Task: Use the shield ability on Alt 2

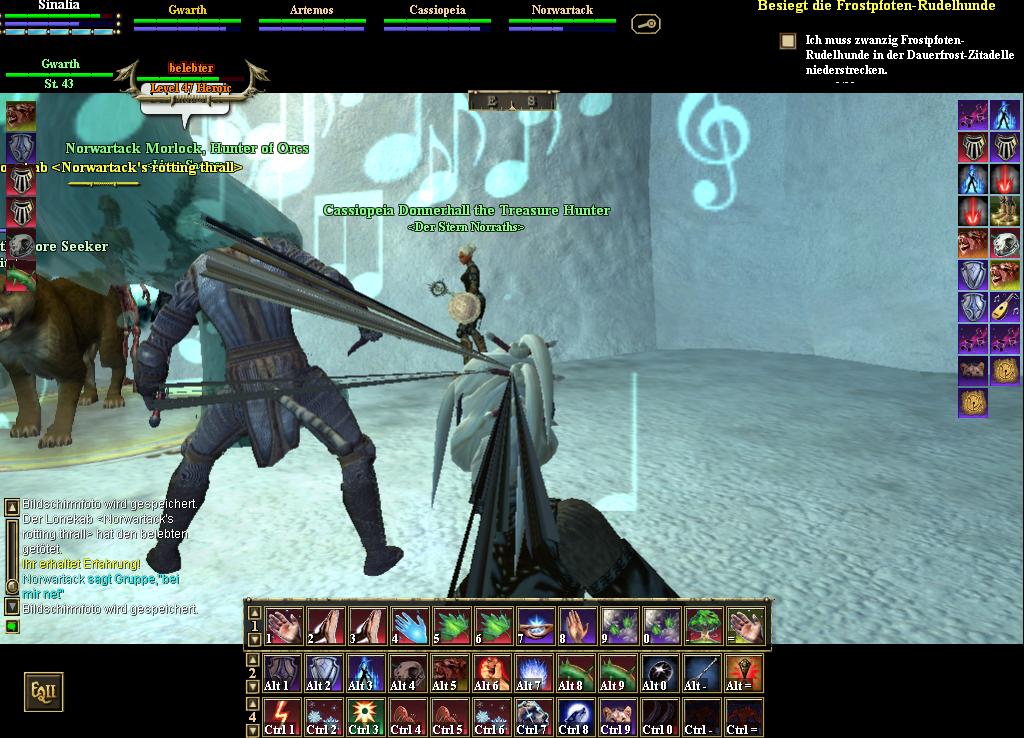Action: [x=324, y=673]
